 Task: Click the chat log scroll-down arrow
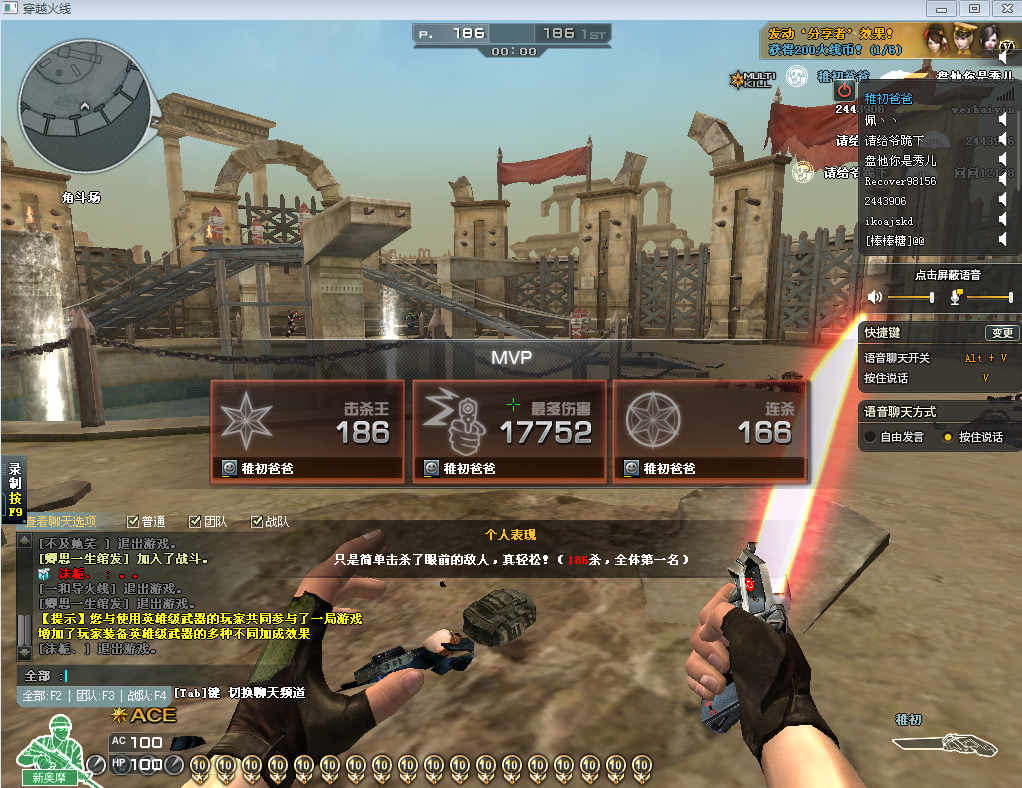(24, 650)
